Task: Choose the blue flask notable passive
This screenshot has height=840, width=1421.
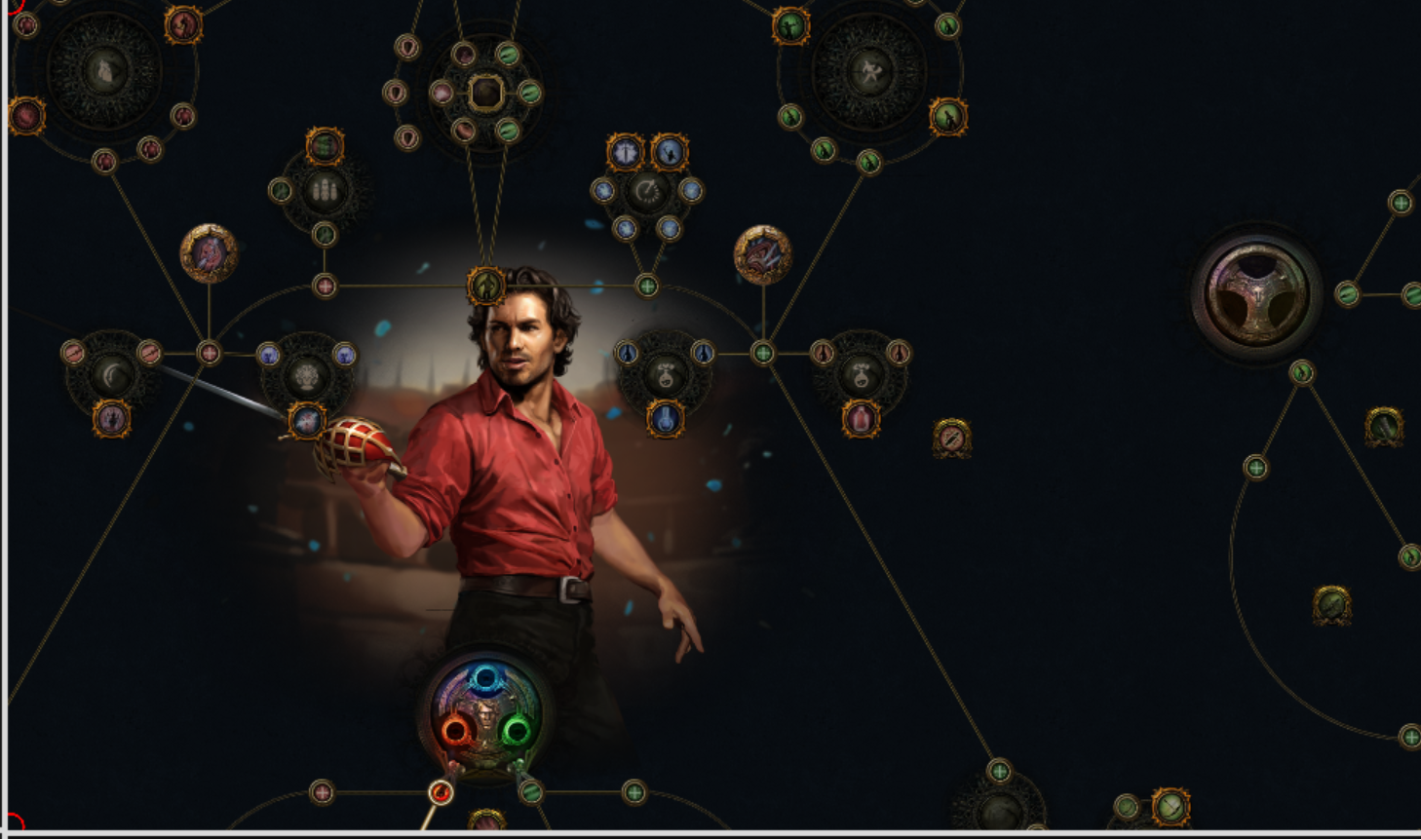Action: (x=665, y=419)
